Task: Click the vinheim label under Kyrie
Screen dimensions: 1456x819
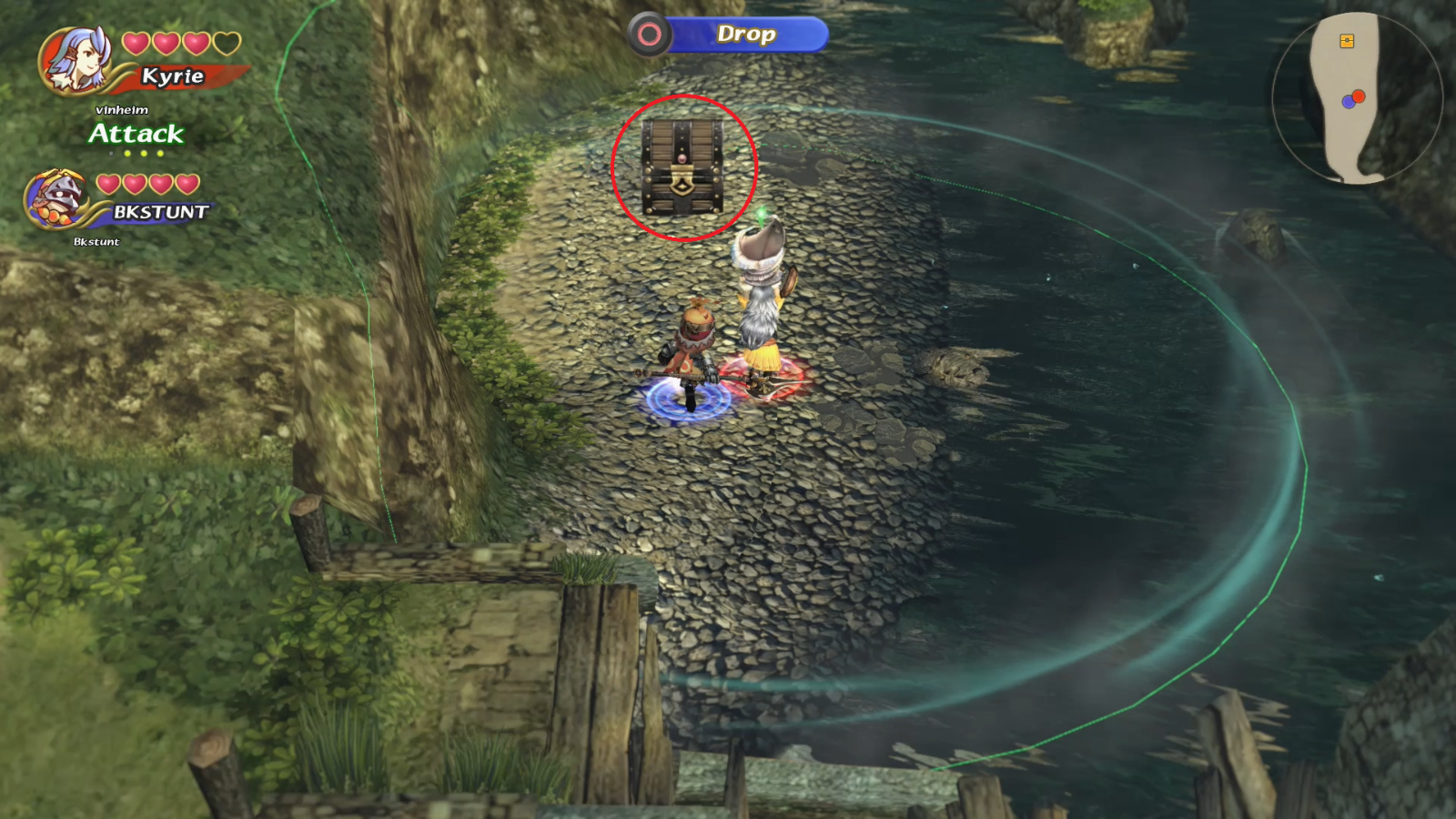Action: [x=120, y=111]
